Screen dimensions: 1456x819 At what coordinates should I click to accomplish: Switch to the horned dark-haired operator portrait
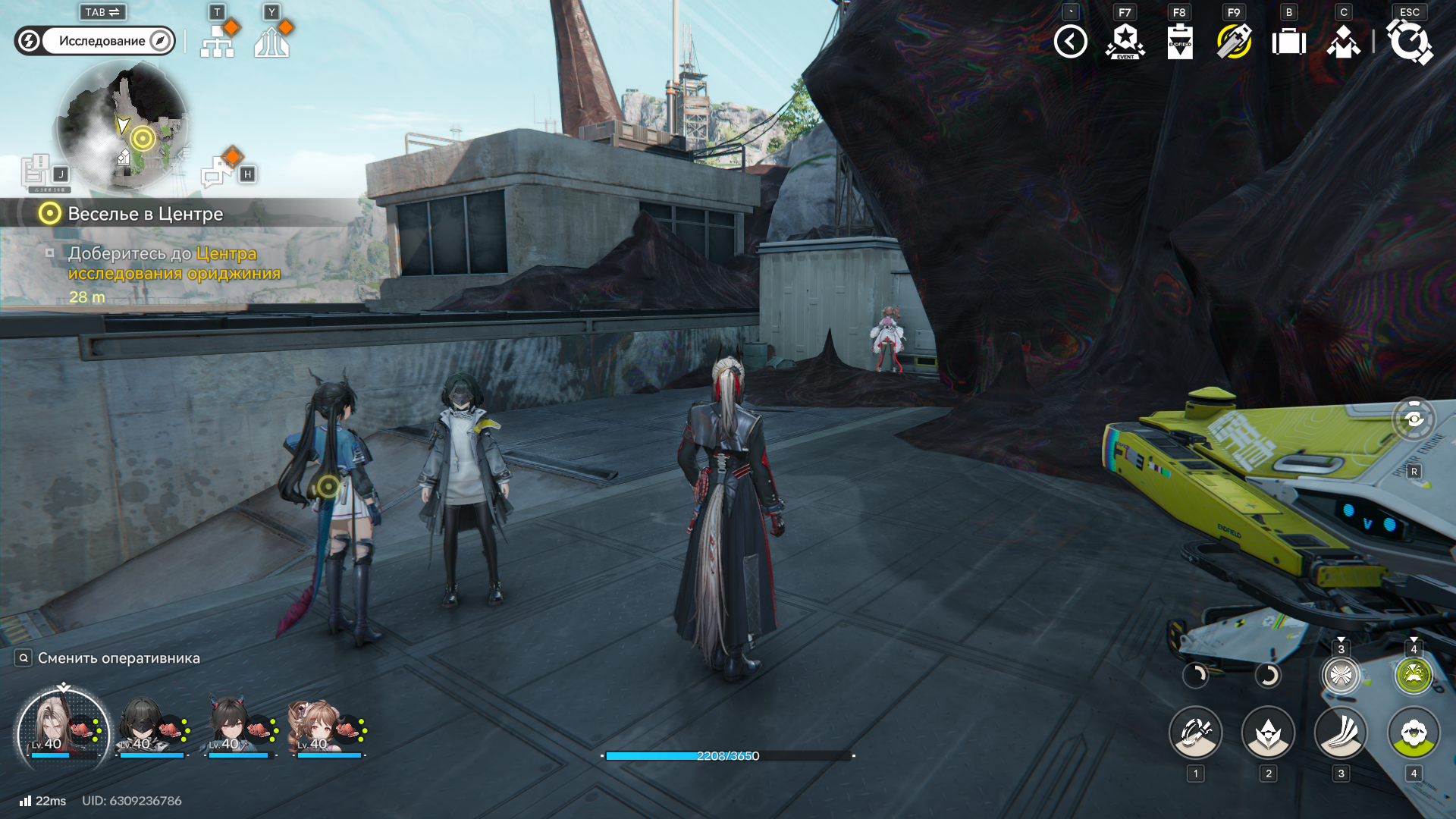point(240,728)
